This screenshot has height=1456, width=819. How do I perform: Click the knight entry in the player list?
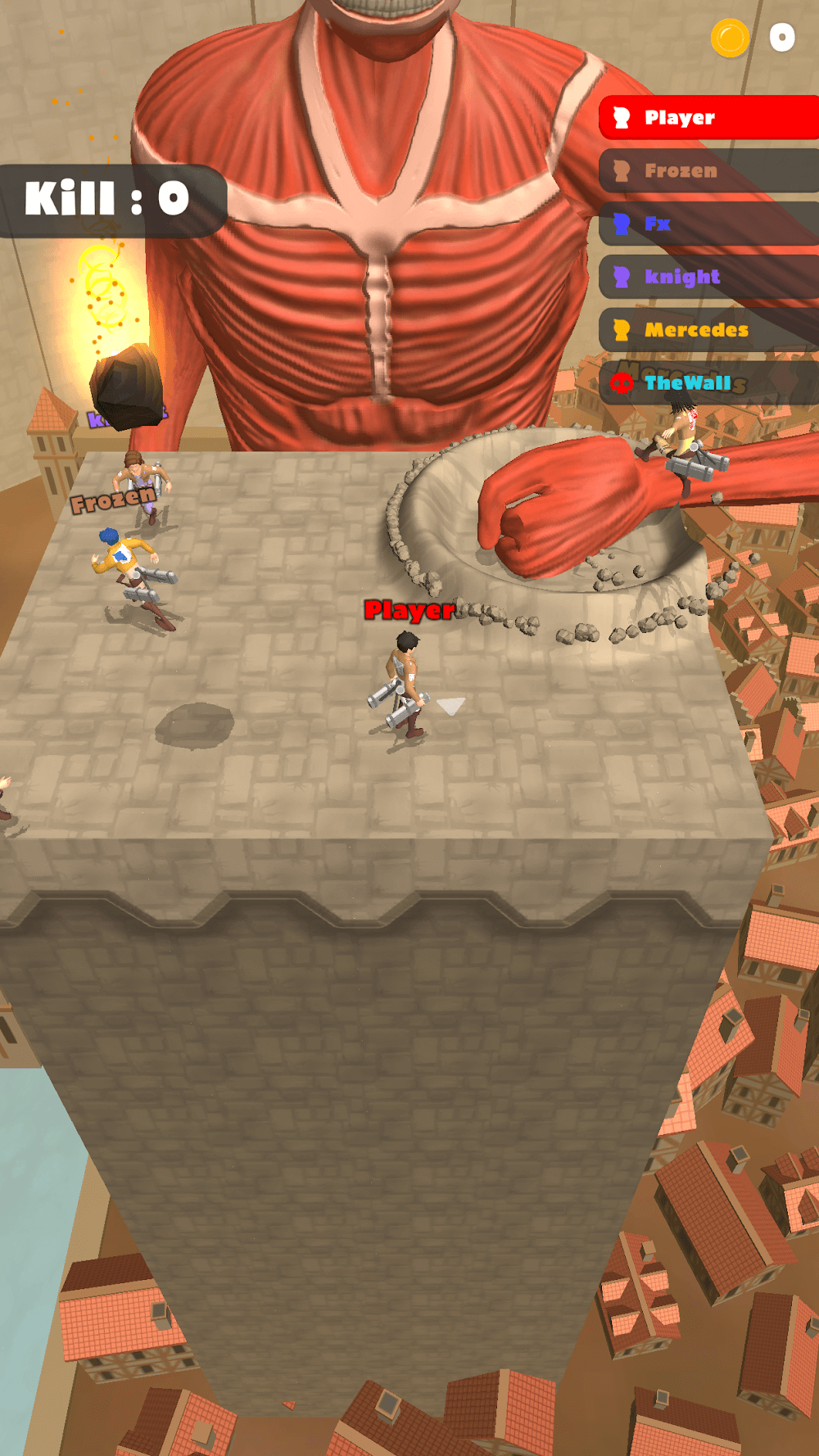coord(708,277)
